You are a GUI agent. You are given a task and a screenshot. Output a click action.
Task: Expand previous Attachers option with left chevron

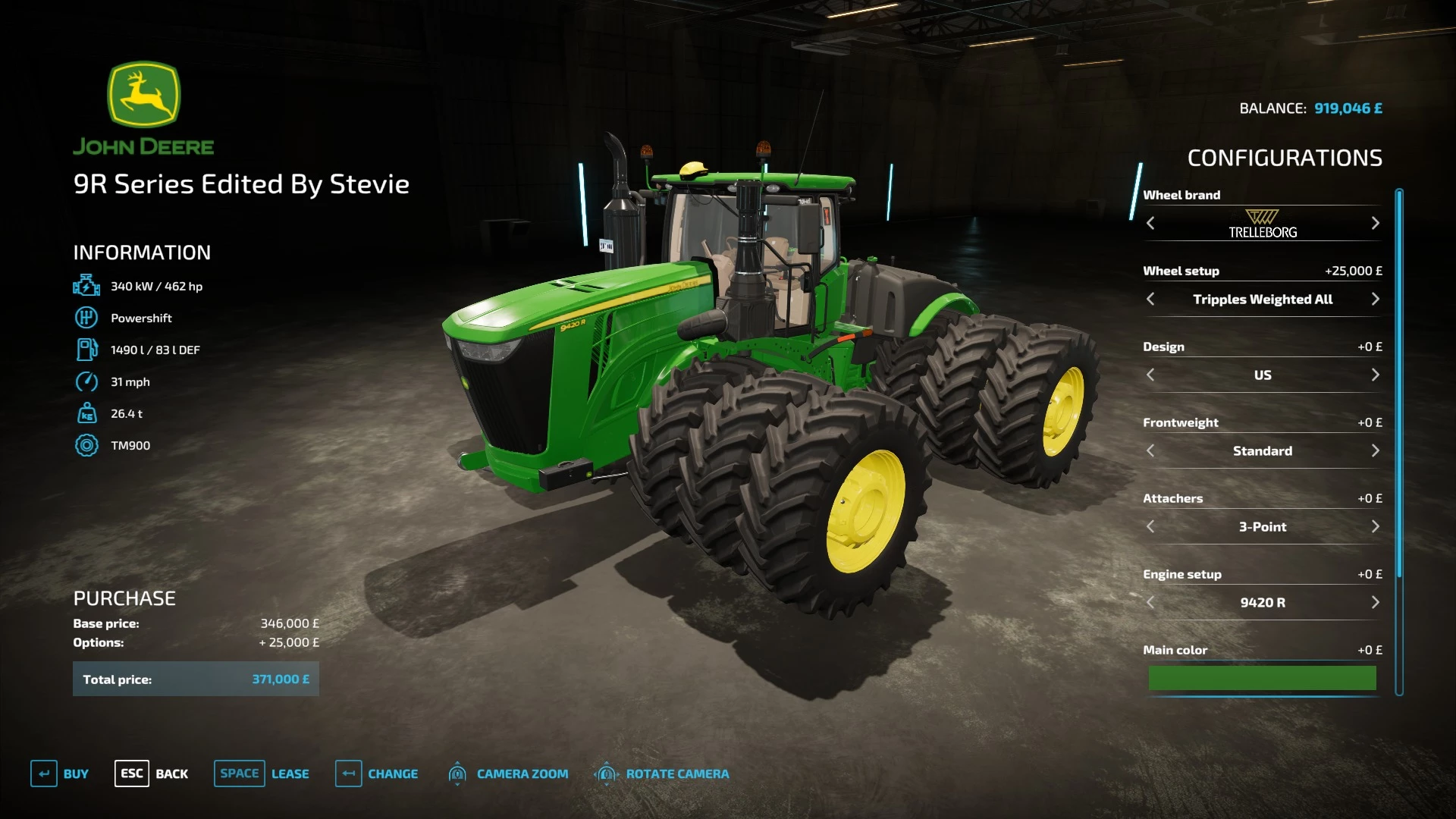(1150, 526)
